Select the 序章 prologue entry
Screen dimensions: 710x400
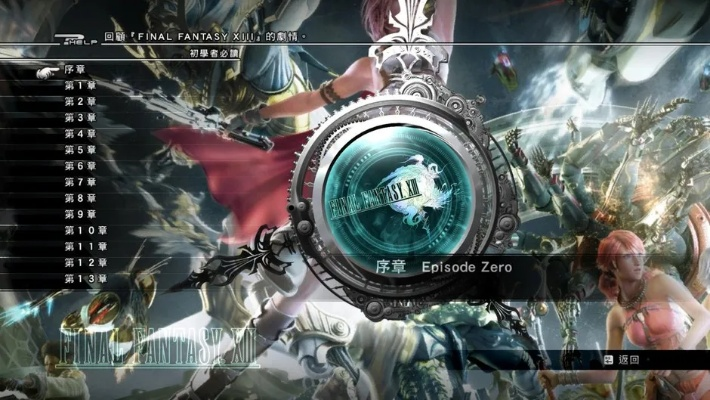point(74,70)
